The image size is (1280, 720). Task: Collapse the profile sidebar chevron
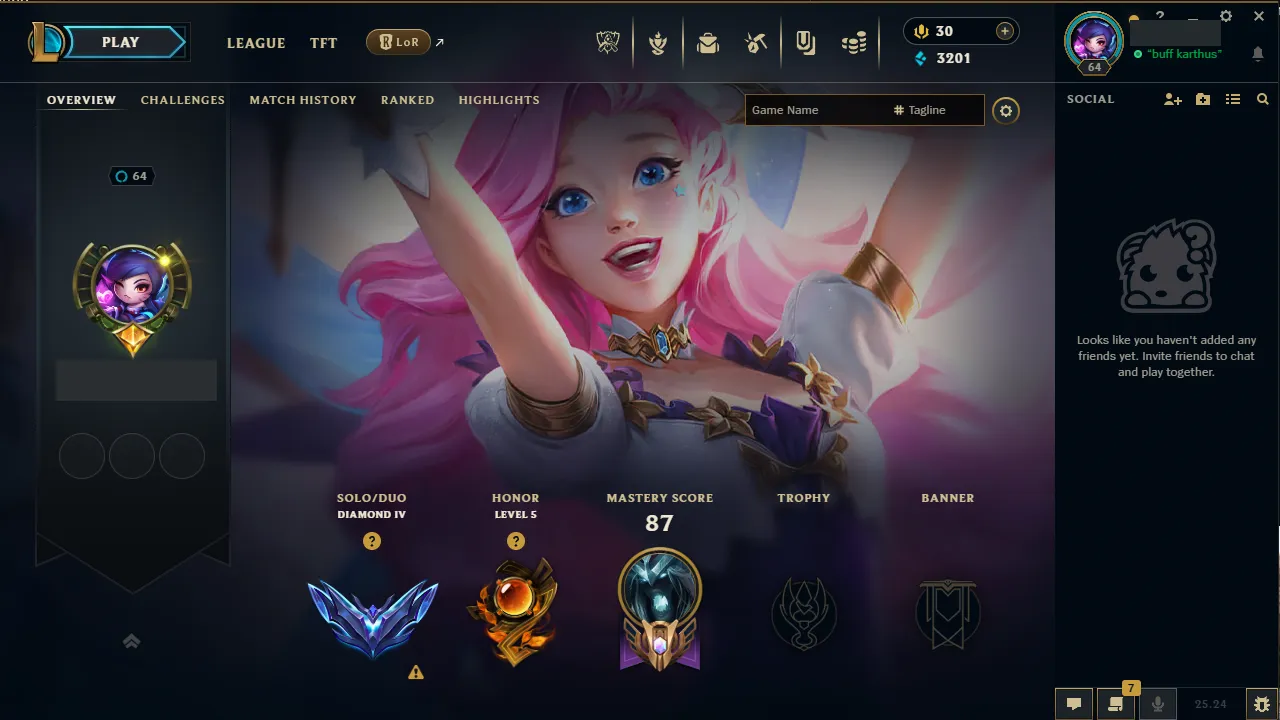(x=131, y=641)
